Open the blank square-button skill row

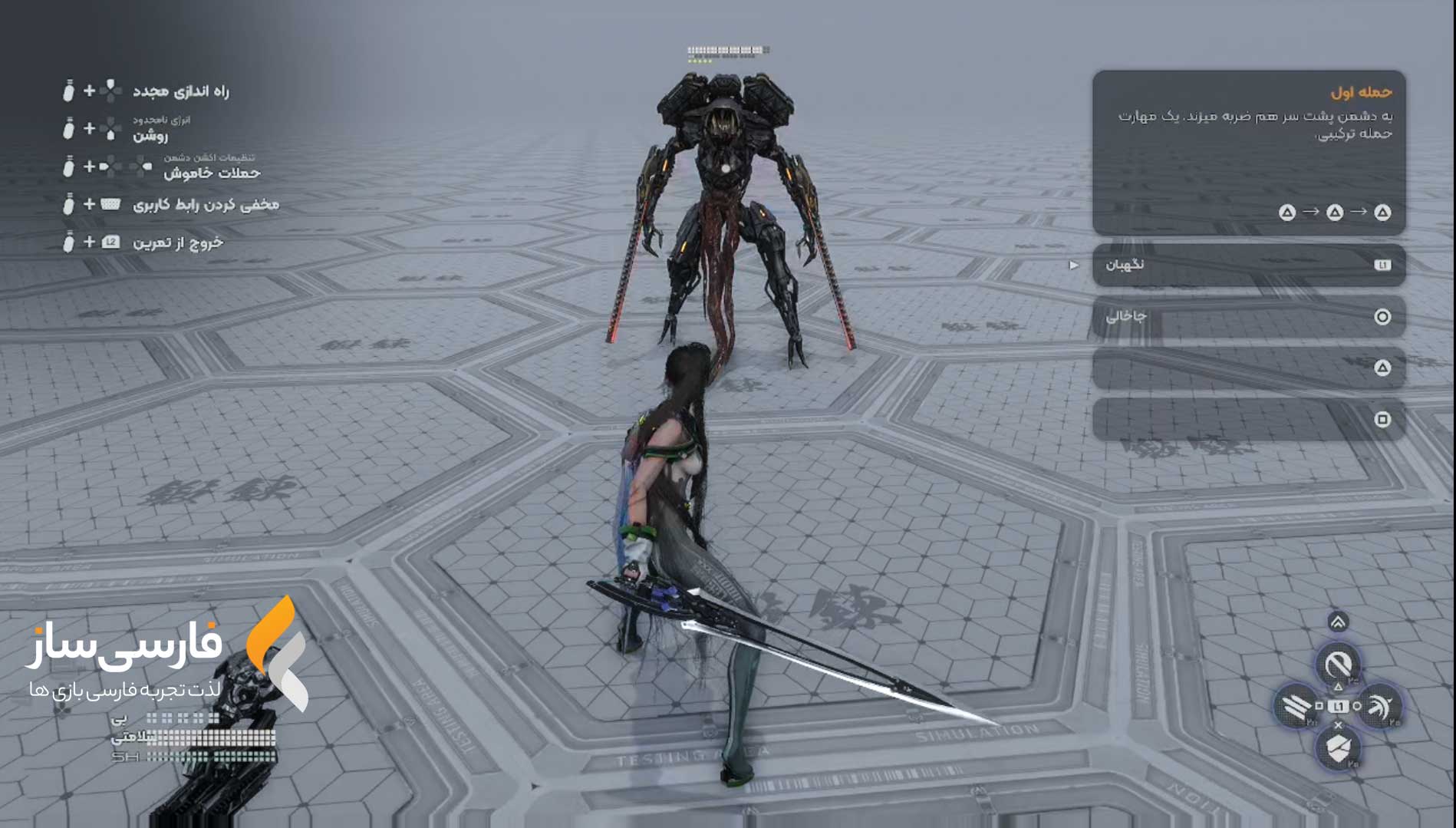1248,419
